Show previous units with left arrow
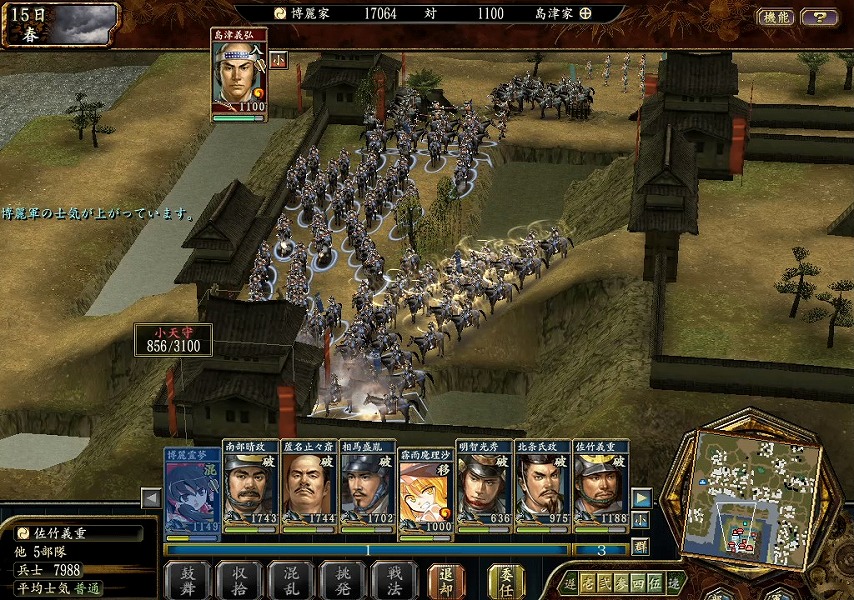Image resolution: width=854 pixels, height=600 pixels. pos(151,498)
